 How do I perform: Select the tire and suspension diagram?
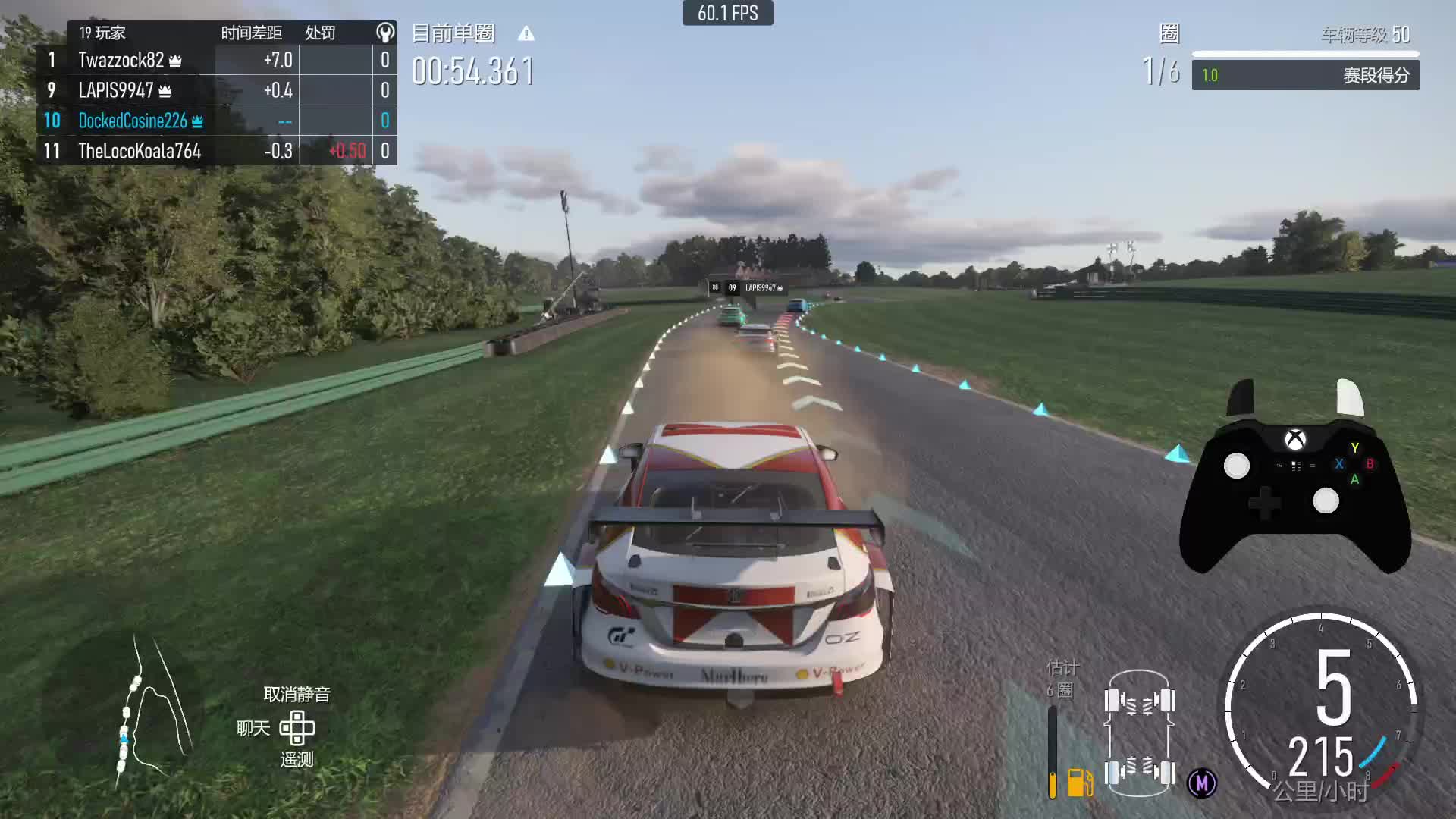pos(1139,733)
